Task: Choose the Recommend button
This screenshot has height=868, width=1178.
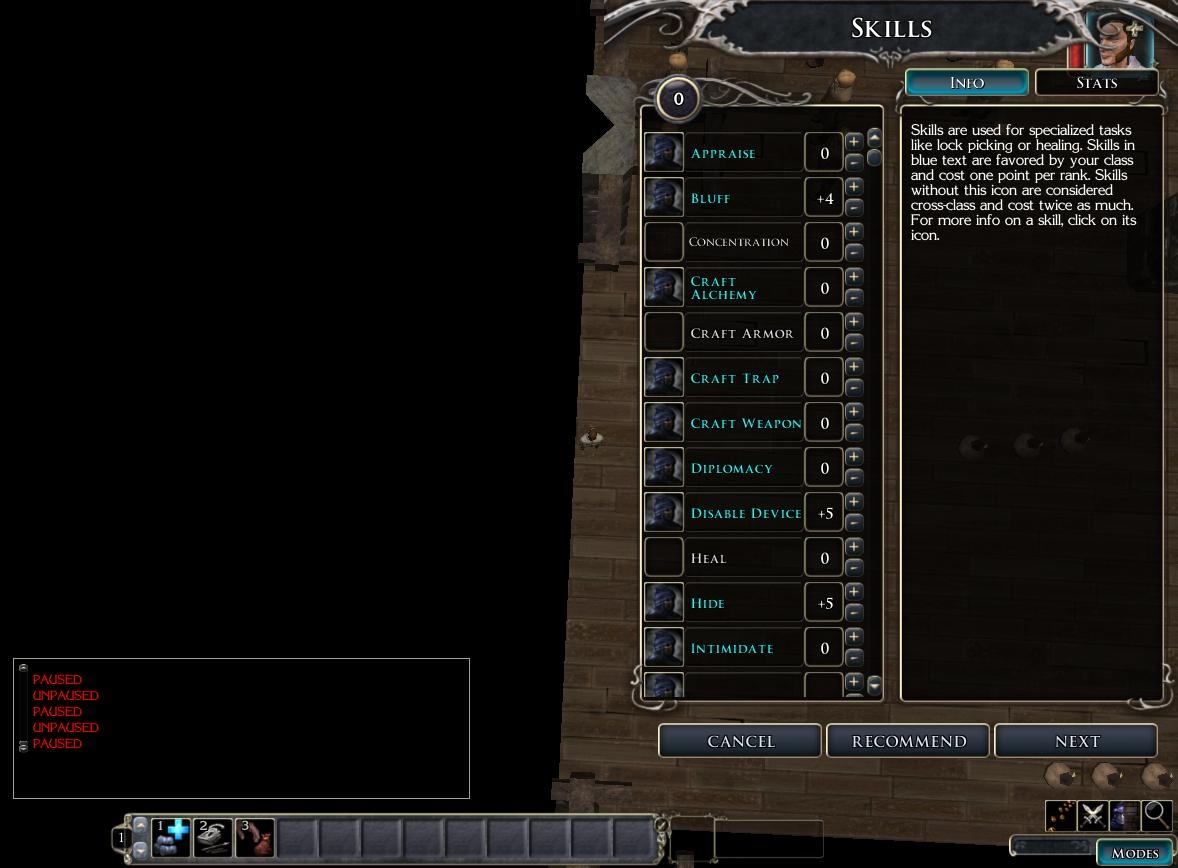Action: point(908,741)
